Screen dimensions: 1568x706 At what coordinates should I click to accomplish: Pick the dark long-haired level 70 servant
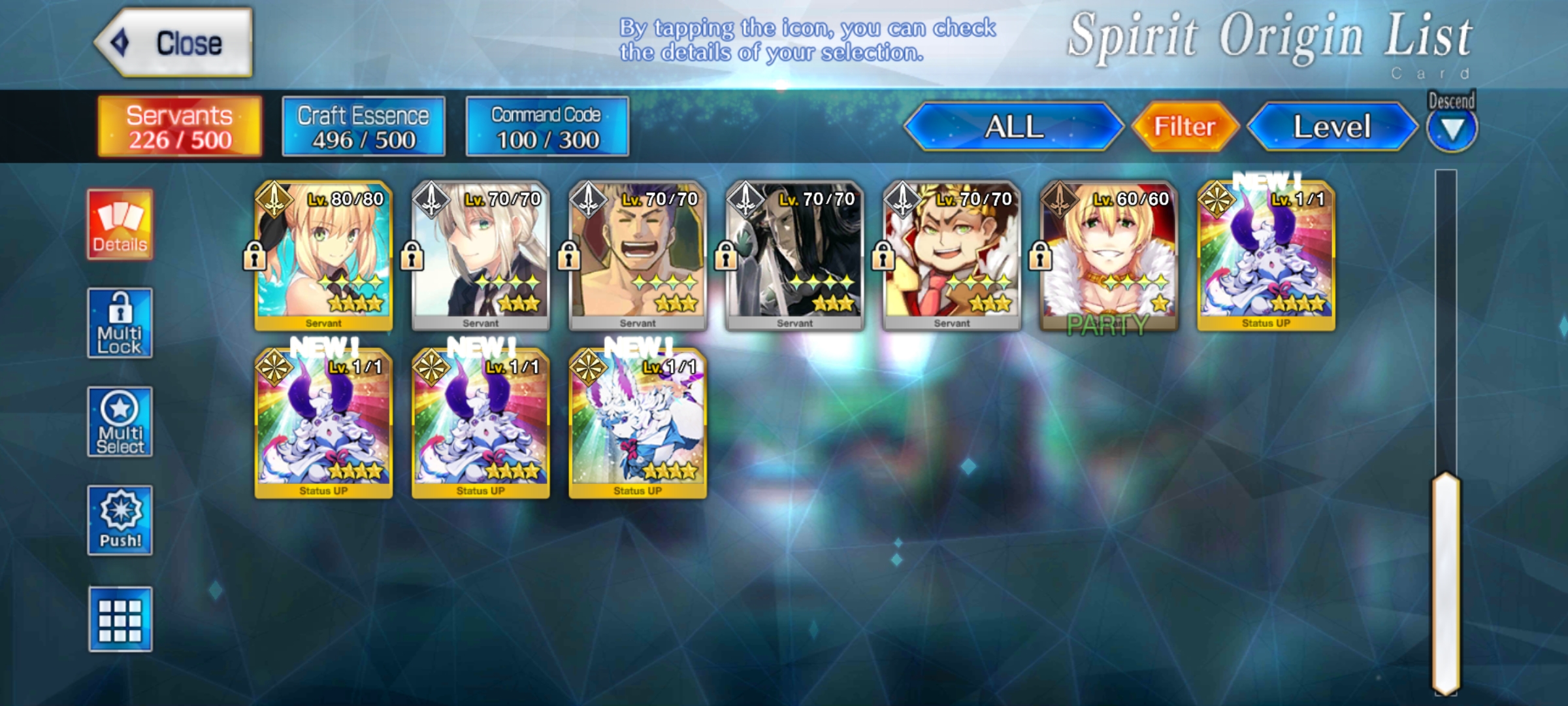pos(795,256)
